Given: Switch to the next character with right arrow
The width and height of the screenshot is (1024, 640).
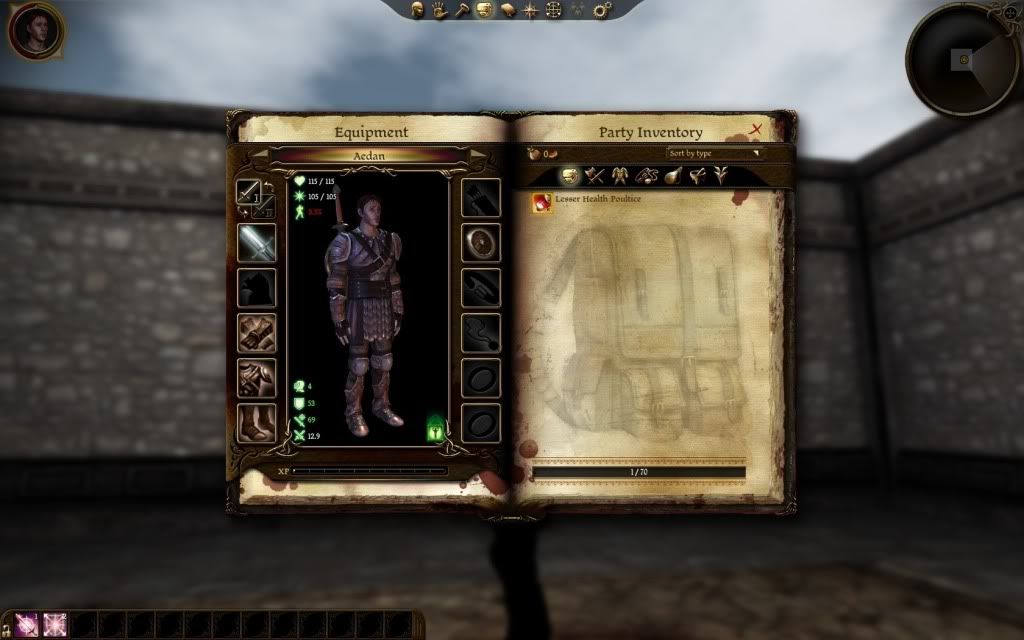Looking at the screenshot, I should pos(477,156).
